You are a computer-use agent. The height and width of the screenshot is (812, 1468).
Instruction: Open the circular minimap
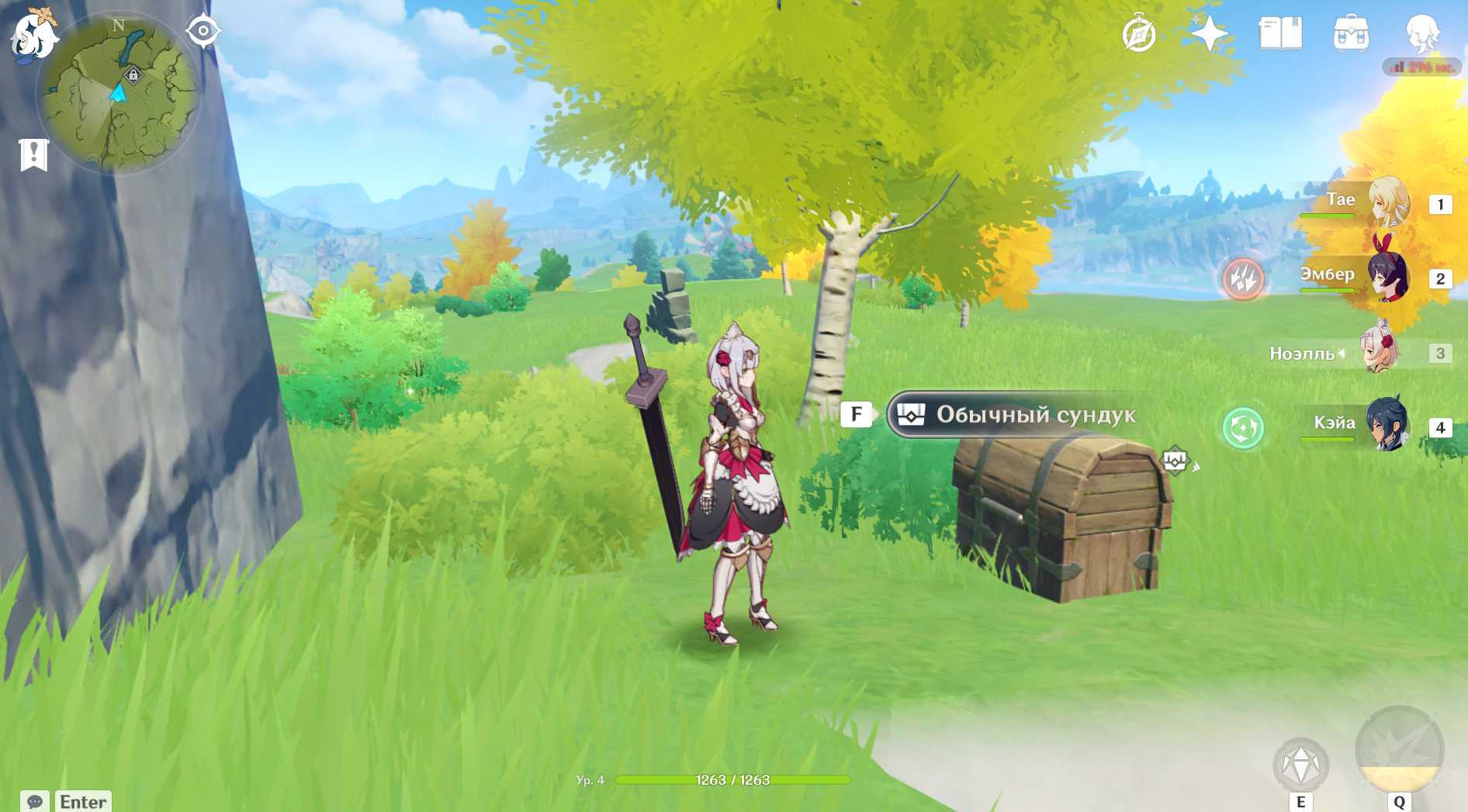click(x=118, y=94)
